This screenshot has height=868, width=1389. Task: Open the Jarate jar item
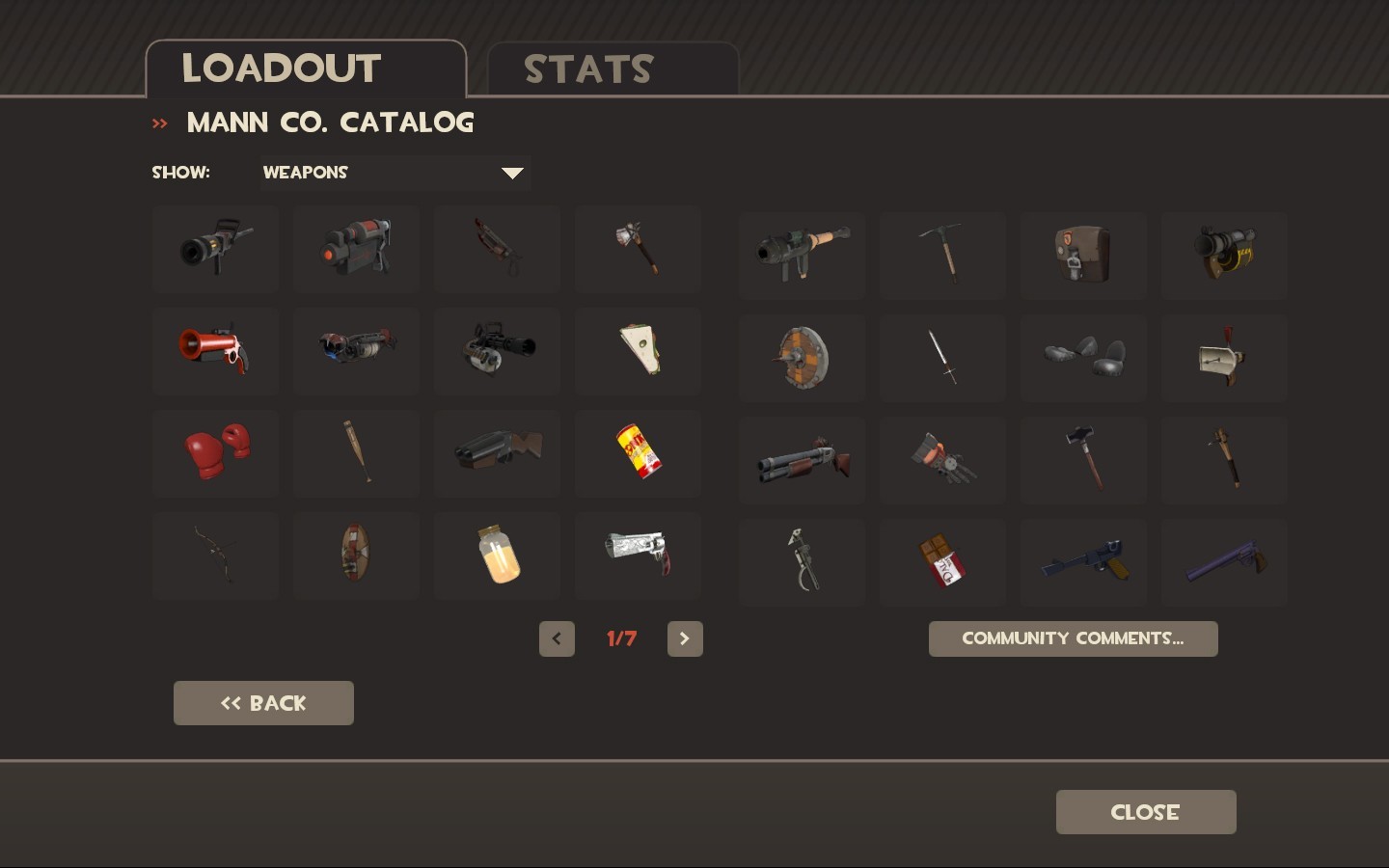(497, 556)
